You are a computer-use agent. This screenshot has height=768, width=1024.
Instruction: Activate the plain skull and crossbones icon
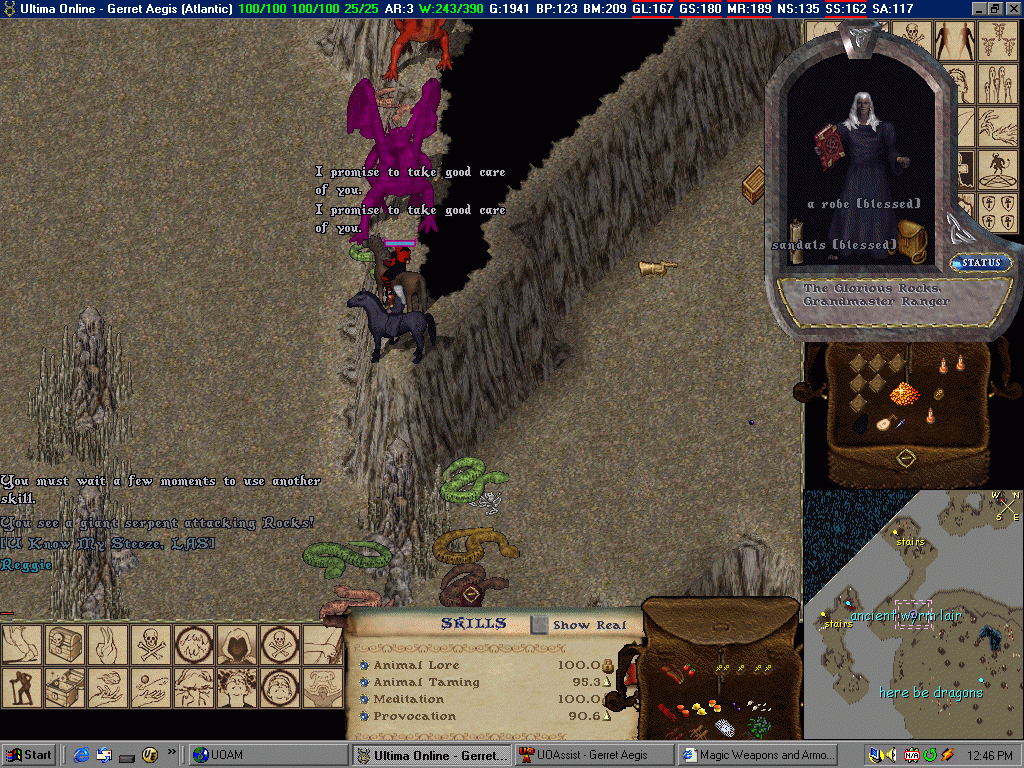pos(148,646)
